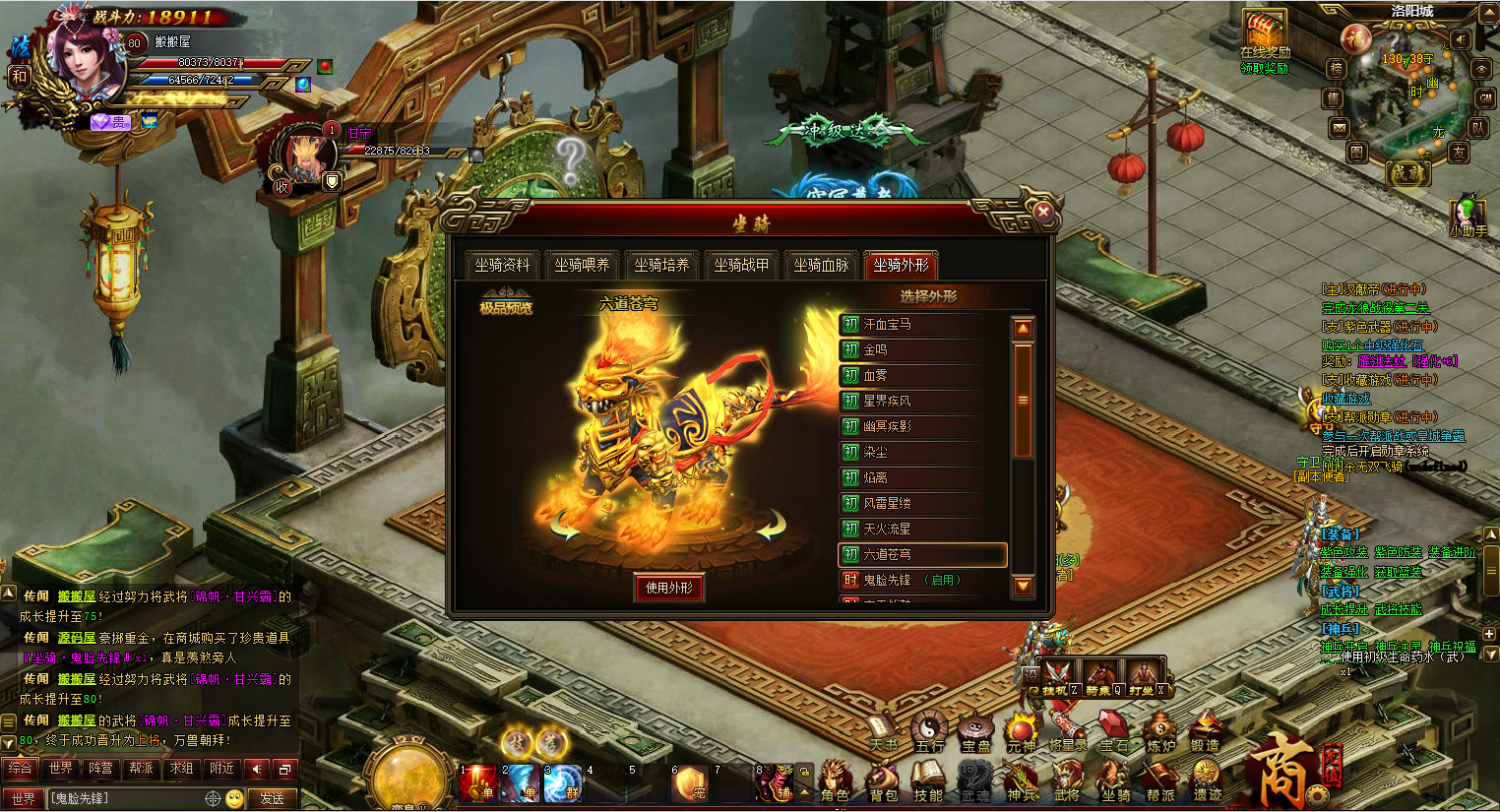This screenshot has width=1500, height=812.
Task: Open mail with the envelope icon
Action: click(x=1339, y=128)
